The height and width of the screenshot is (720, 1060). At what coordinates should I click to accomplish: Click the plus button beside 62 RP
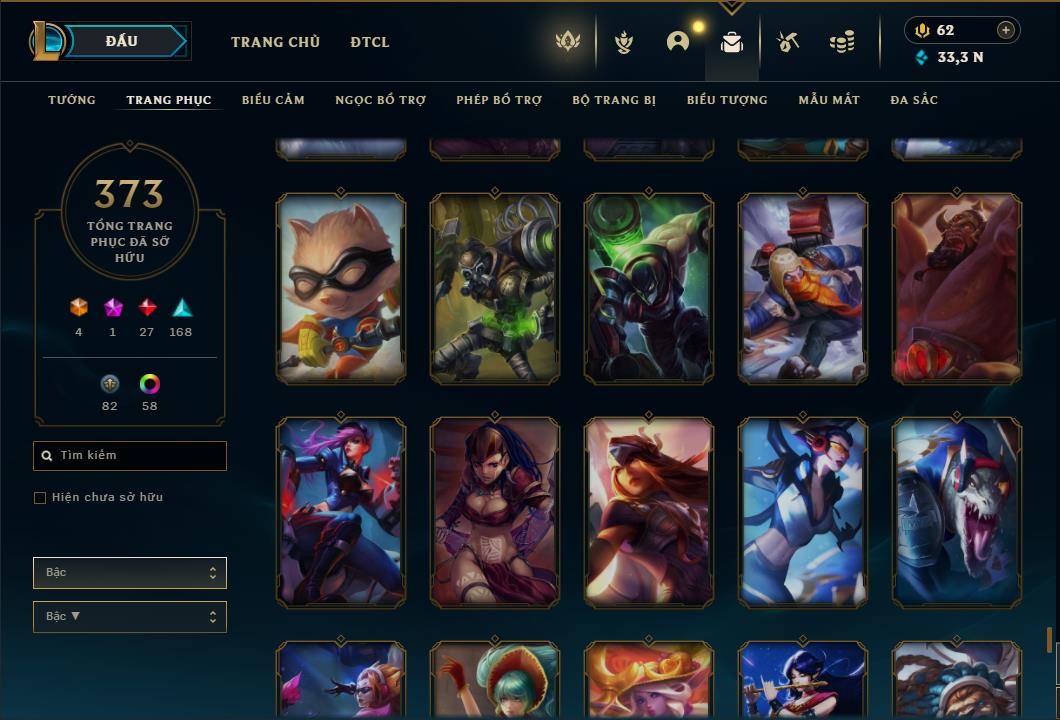(1006, 30)
